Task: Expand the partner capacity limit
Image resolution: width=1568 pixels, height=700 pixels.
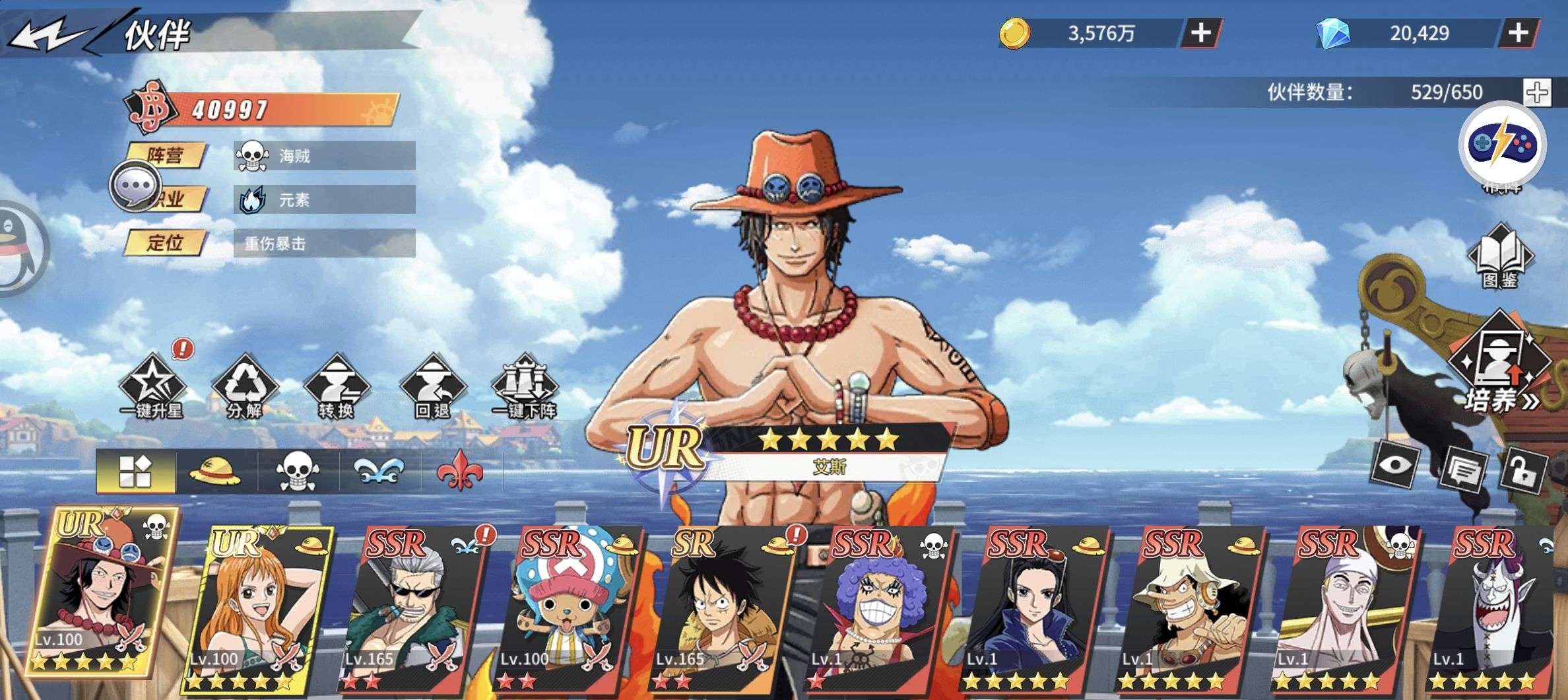Action: point(1537,92)
